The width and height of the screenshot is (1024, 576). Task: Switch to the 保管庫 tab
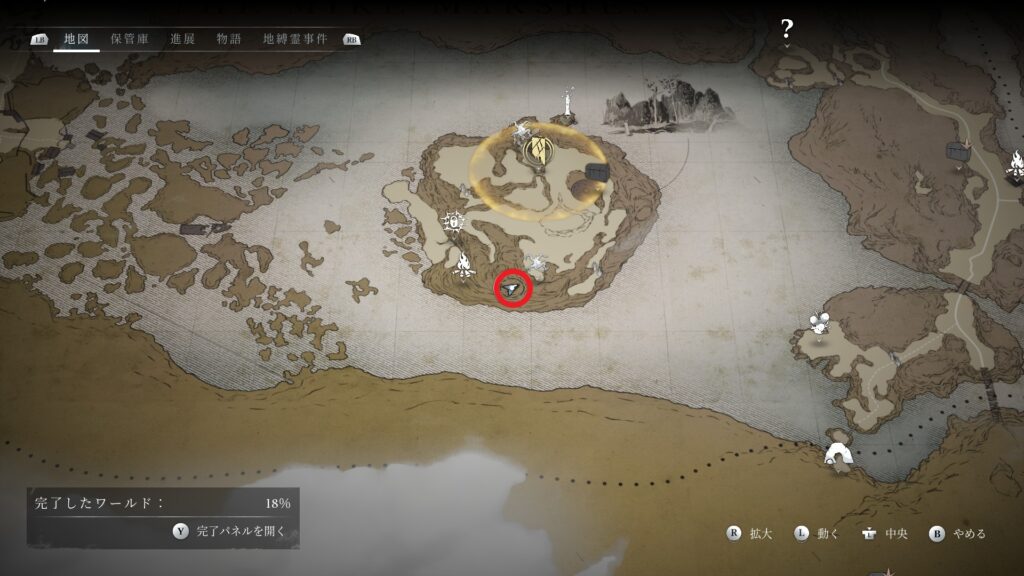pyautogui.click(x=129, y=39)
